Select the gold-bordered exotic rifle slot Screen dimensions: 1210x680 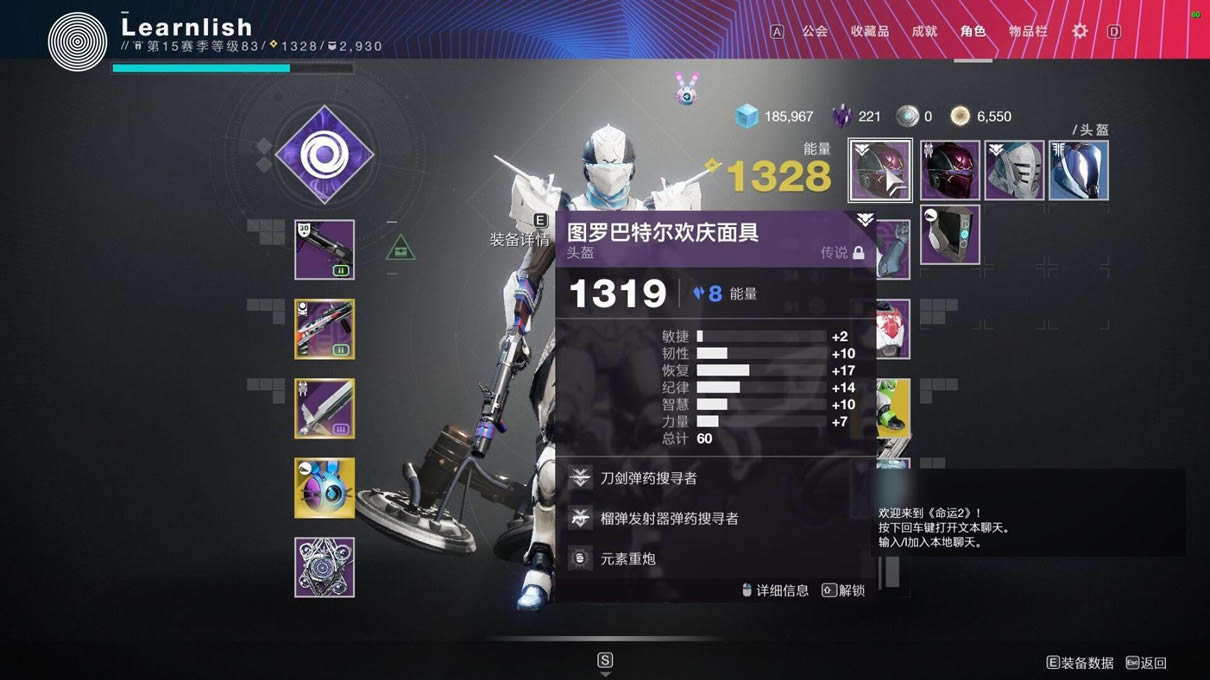click(x=324, y=329)
